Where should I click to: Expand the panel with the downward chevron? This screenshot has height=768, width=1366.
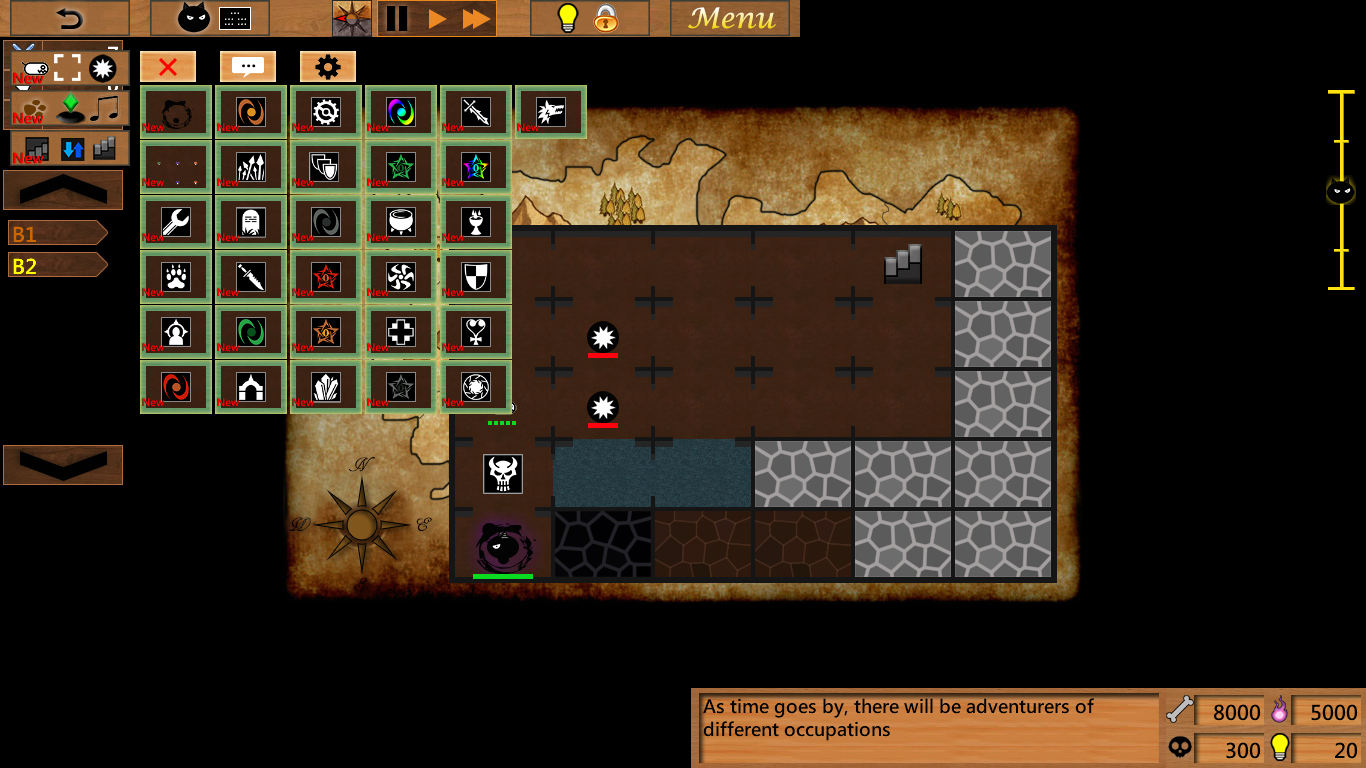tap(63, 464)
